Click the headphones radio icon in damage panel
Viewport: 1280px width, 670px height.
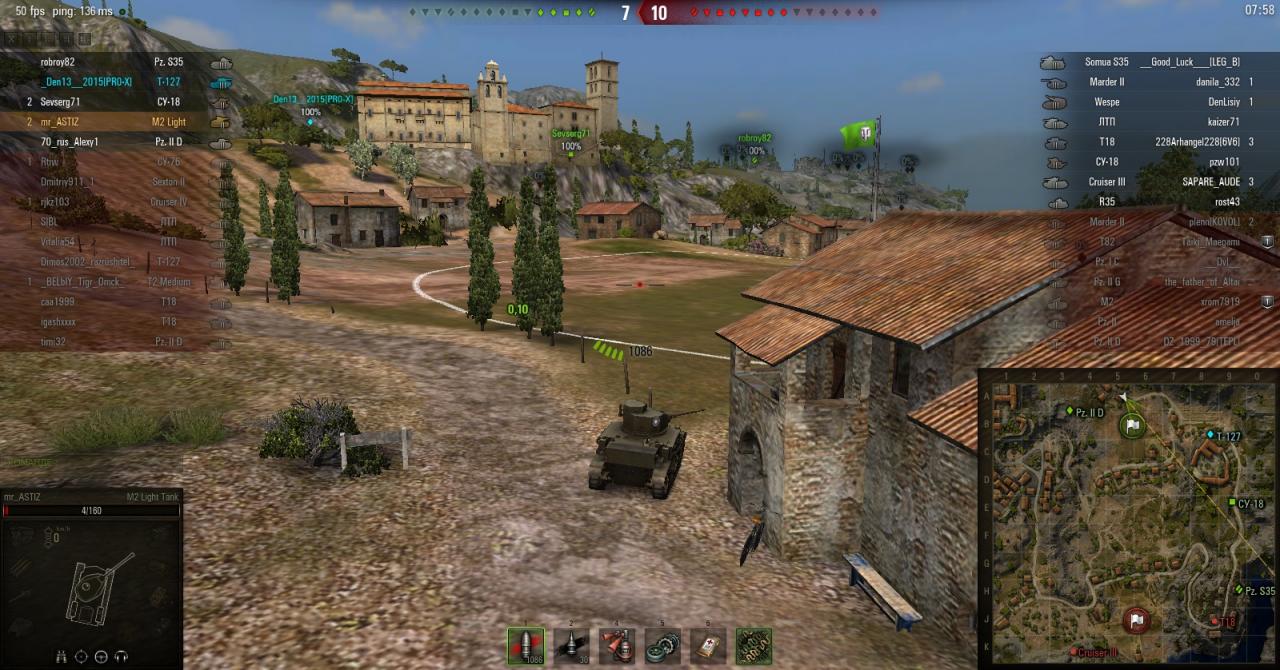pyautogui.click(x=122, y=657)
